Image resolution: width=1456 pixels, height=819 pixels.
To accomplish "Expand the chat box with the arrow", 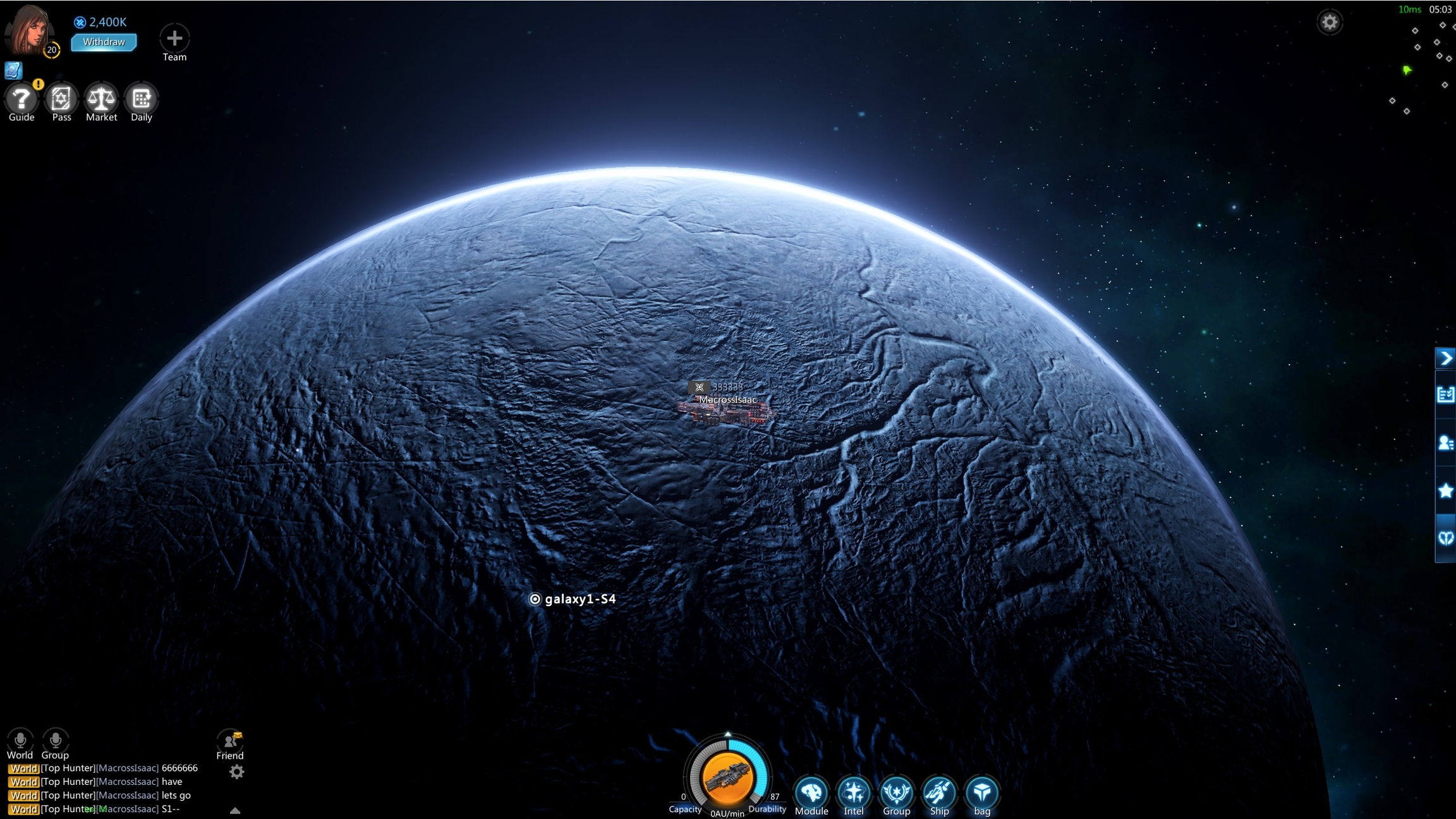I will point(235,810).
